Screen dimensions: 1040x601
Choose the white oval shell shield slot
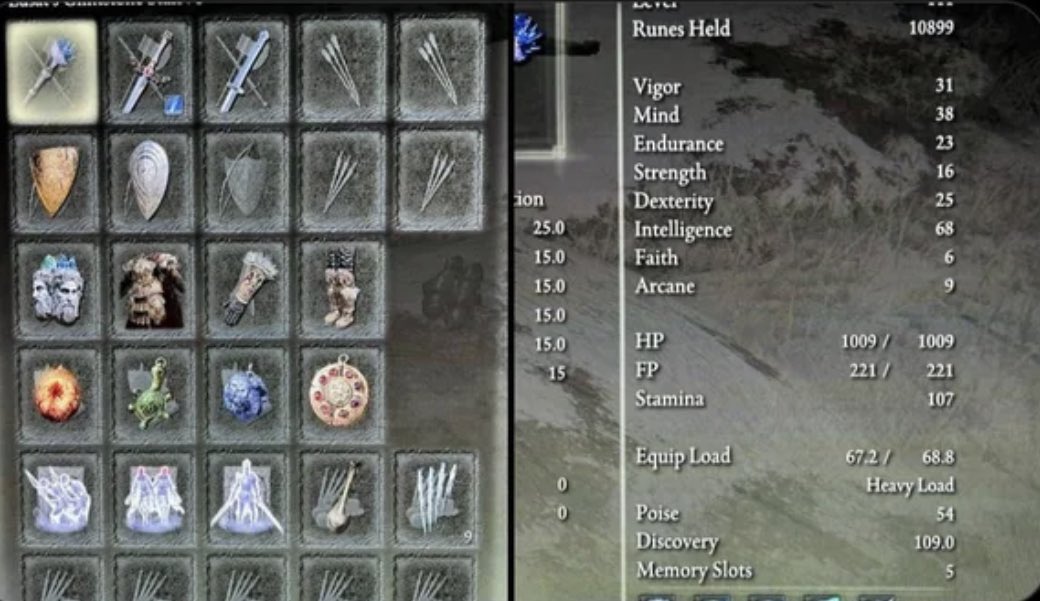[x=150, y=182]
